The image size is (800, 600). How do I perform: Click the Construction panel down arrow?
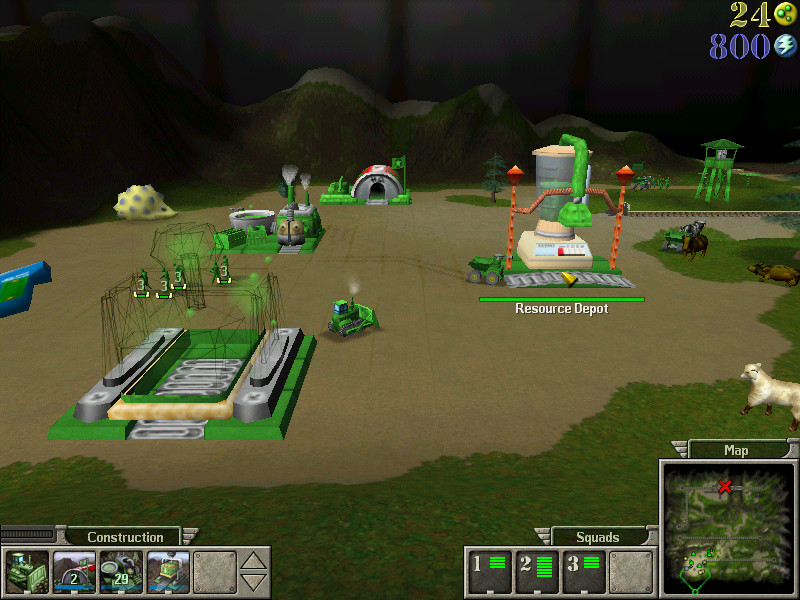tap(255, 582)
